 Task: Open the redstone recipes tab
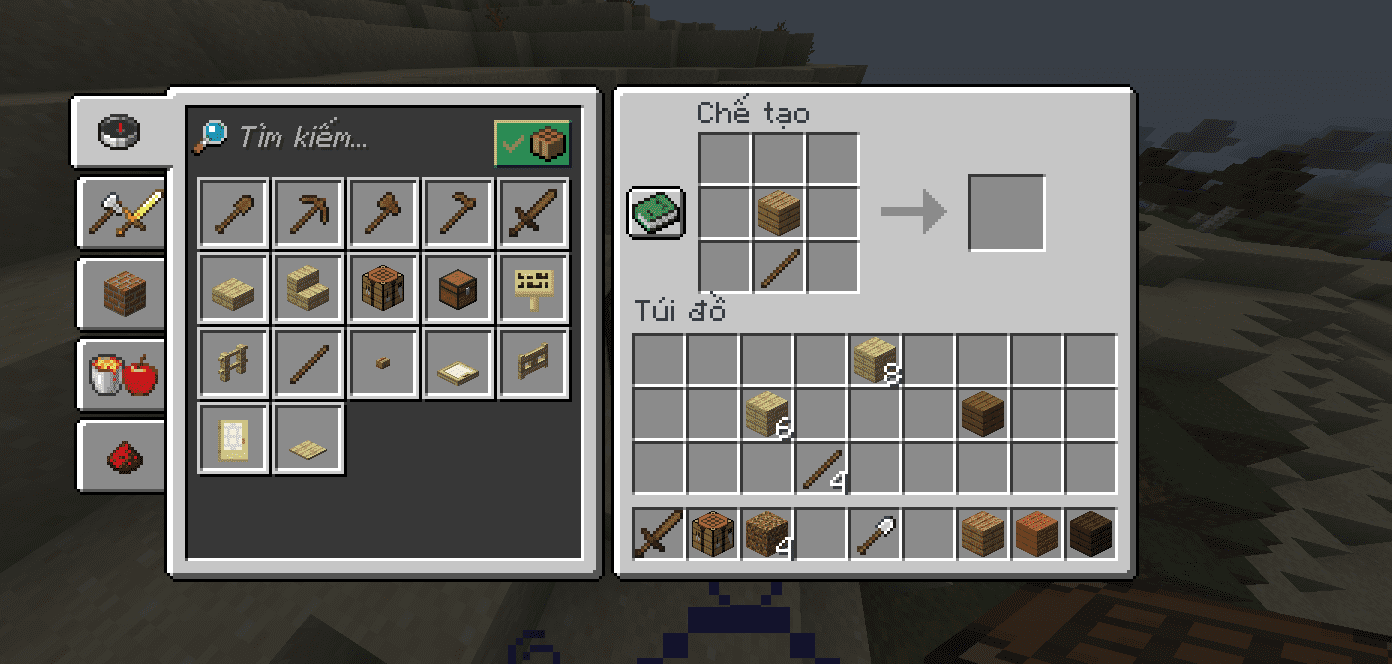[121, 456]
